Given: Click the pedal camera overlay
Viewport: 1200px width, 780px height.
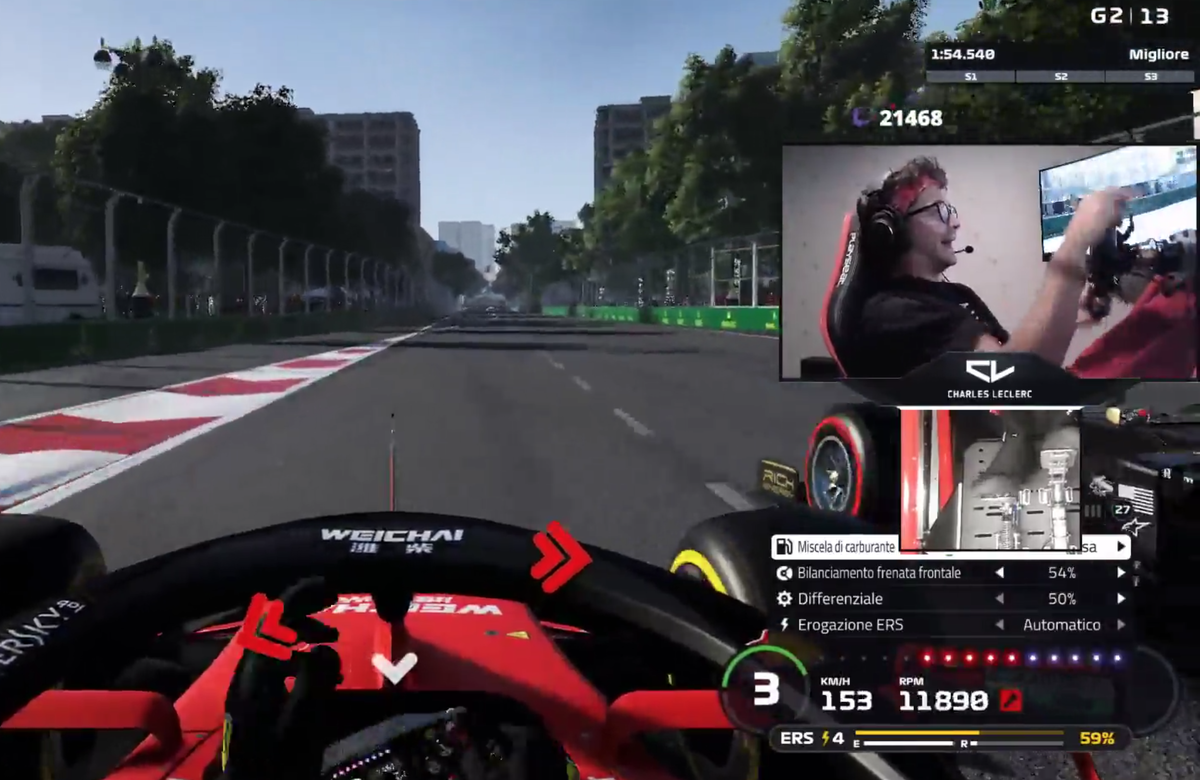Looking at the screenshot, I should [990, 479].
